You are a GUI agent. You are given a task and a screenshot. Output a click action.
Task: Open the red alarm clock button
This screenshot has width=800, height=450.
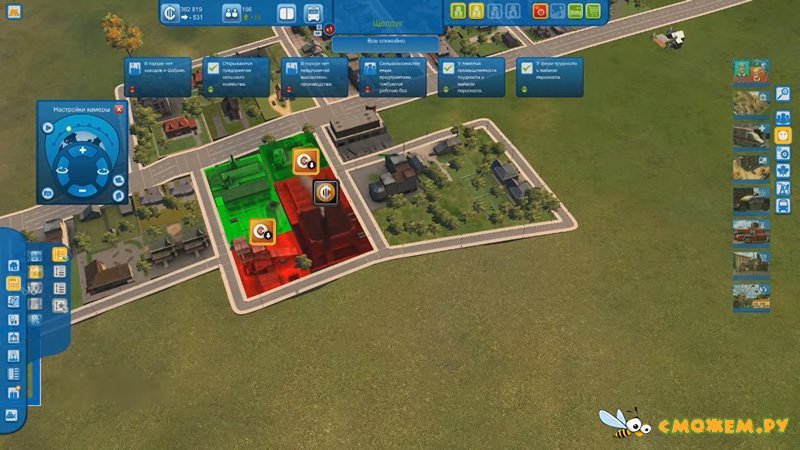coord(541,12)
